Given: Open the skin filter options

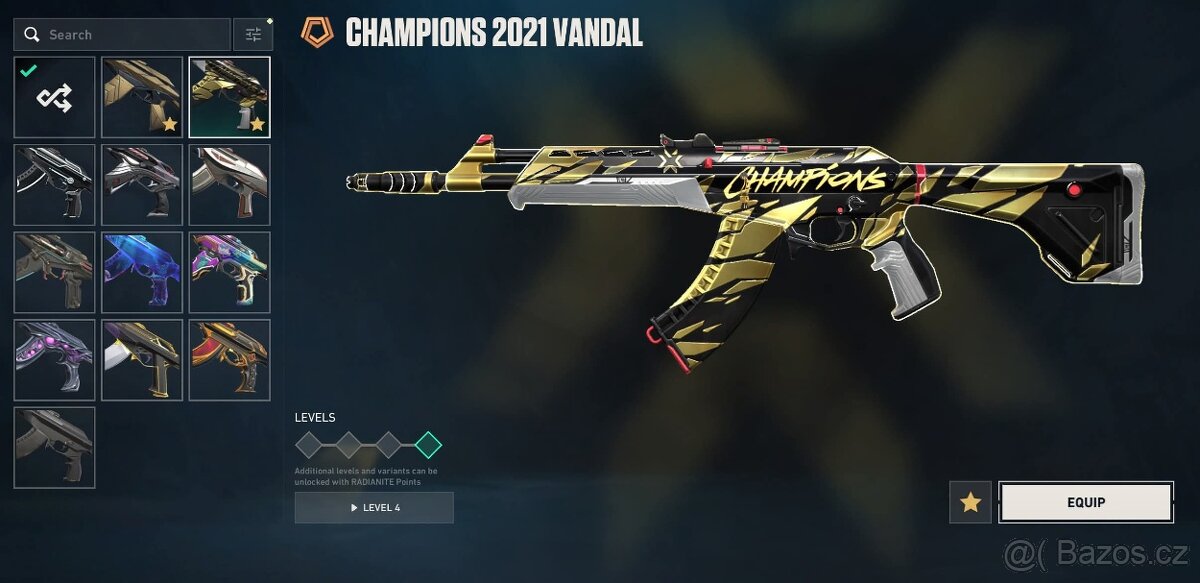Looking at the screenshot, I should click(x=253, y=35).
